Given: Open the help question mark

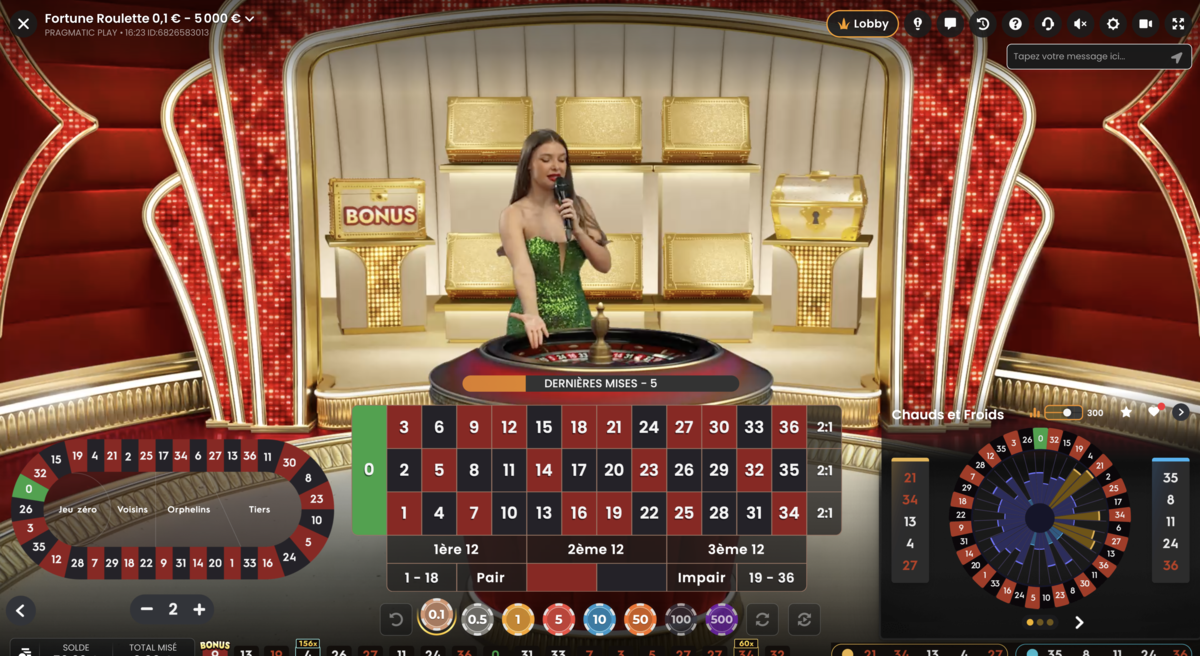Looking at the screenshot, I should coord(1015,24).
